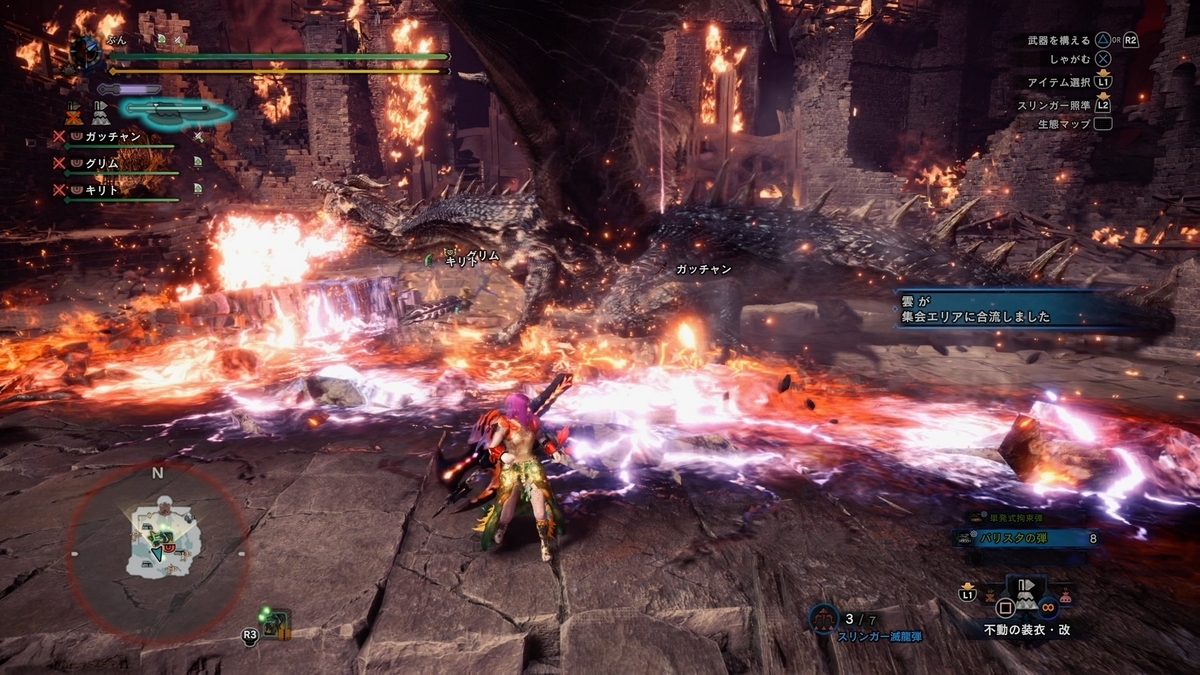
Task: Choose party member キリト in the list
Action: click(x=102, y=187)
